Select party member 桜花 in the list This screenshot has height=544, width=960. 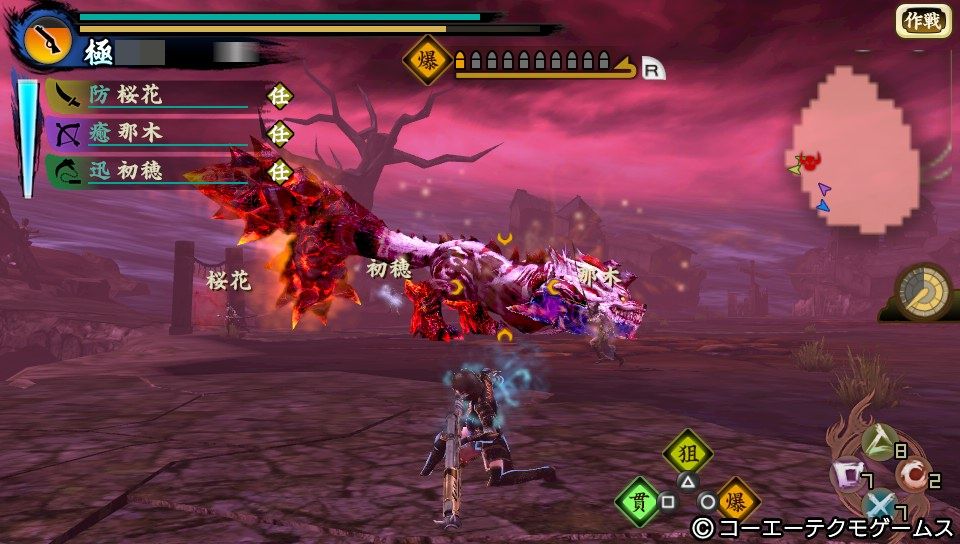[x=150, y=96]
